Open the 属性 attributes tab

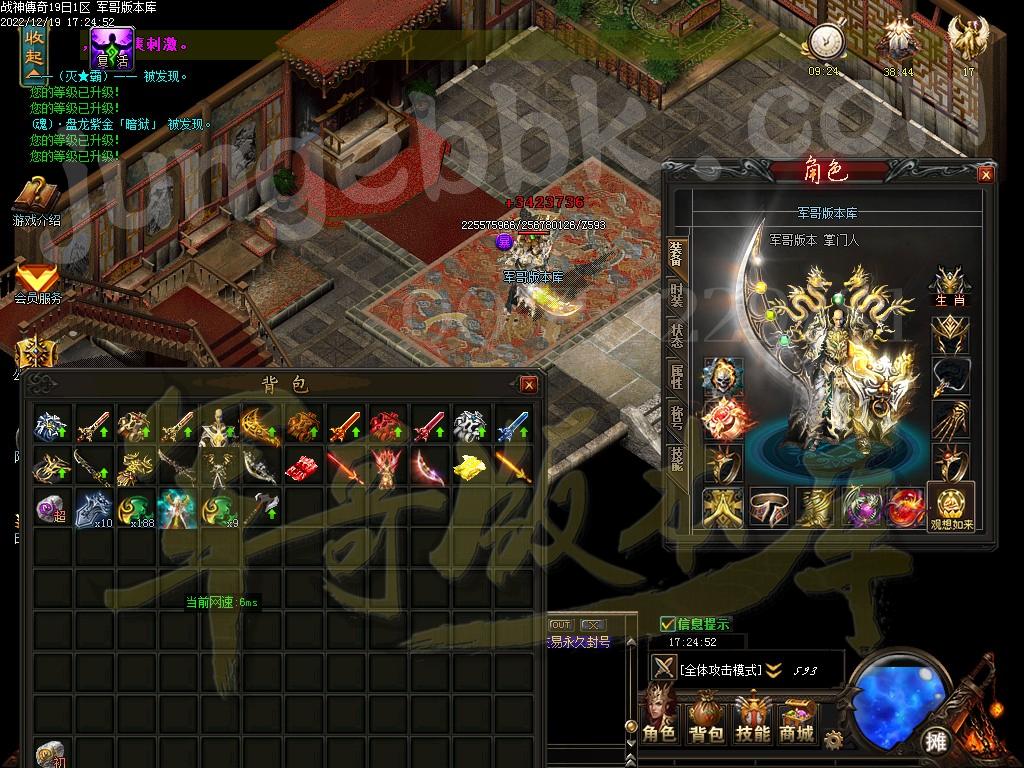676,375
